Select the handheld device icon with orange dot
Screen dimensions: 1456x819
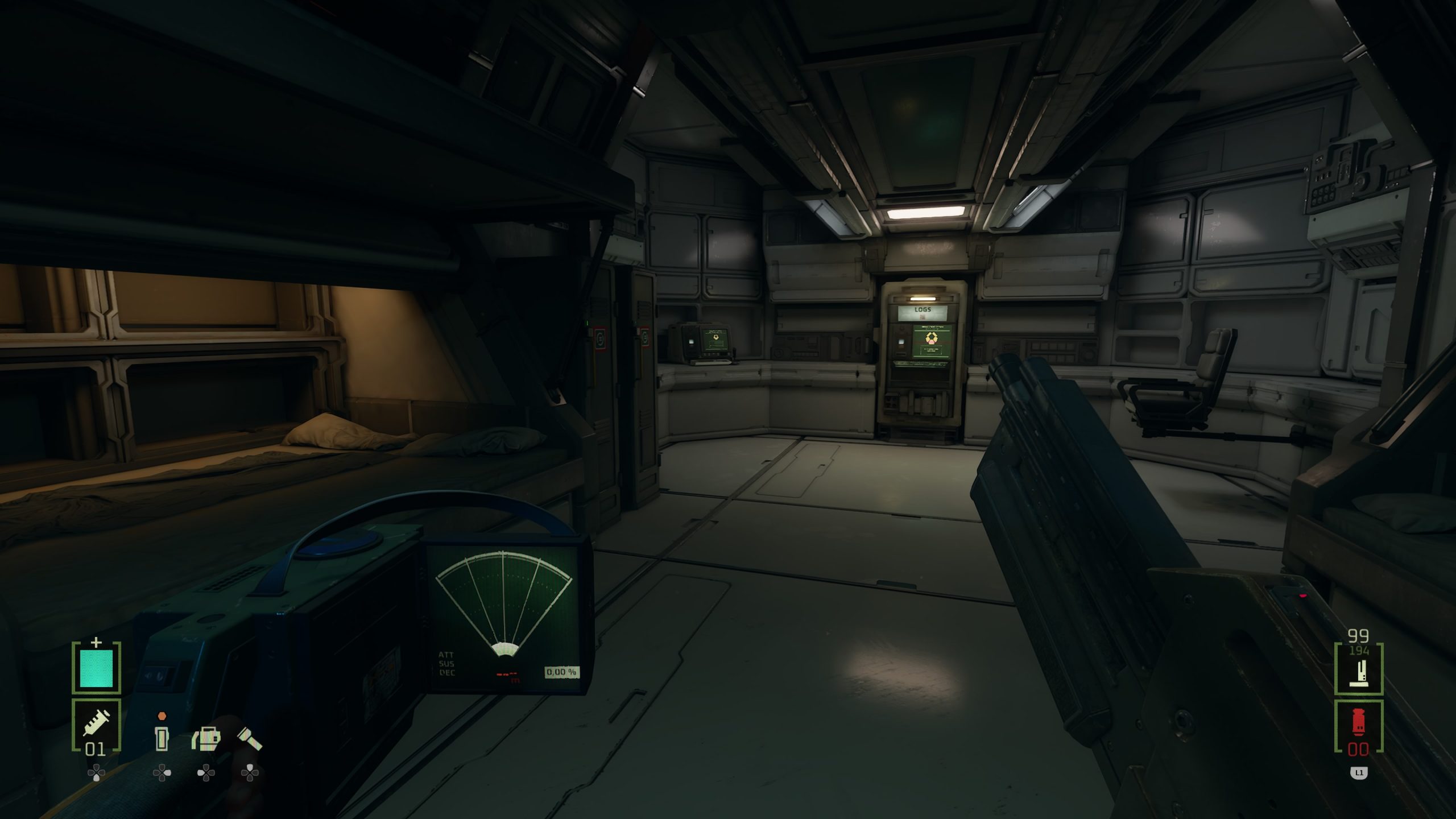coord(162,737)
